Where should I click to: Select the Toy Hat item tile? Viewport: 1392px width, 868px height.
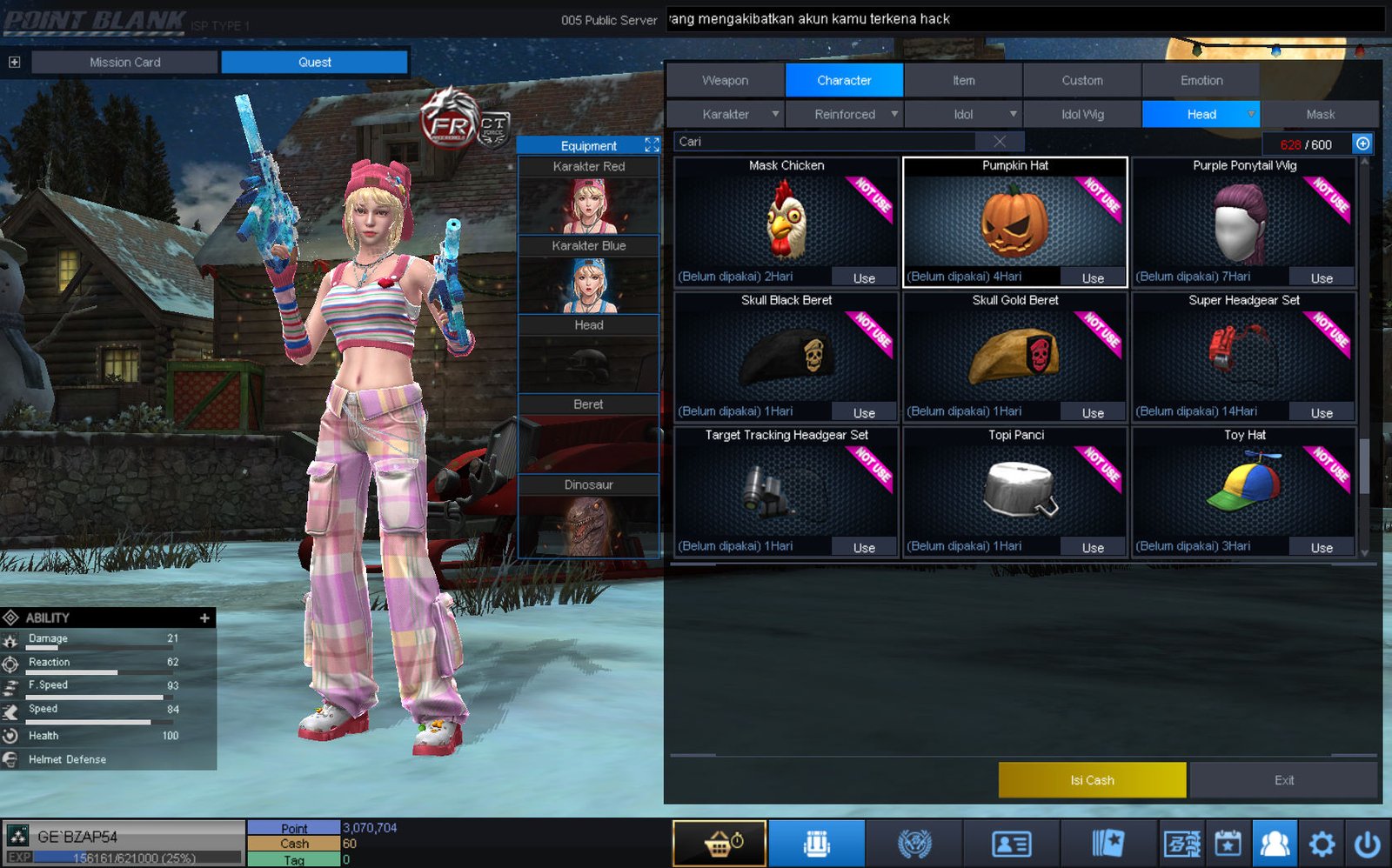coord(1243,490)
